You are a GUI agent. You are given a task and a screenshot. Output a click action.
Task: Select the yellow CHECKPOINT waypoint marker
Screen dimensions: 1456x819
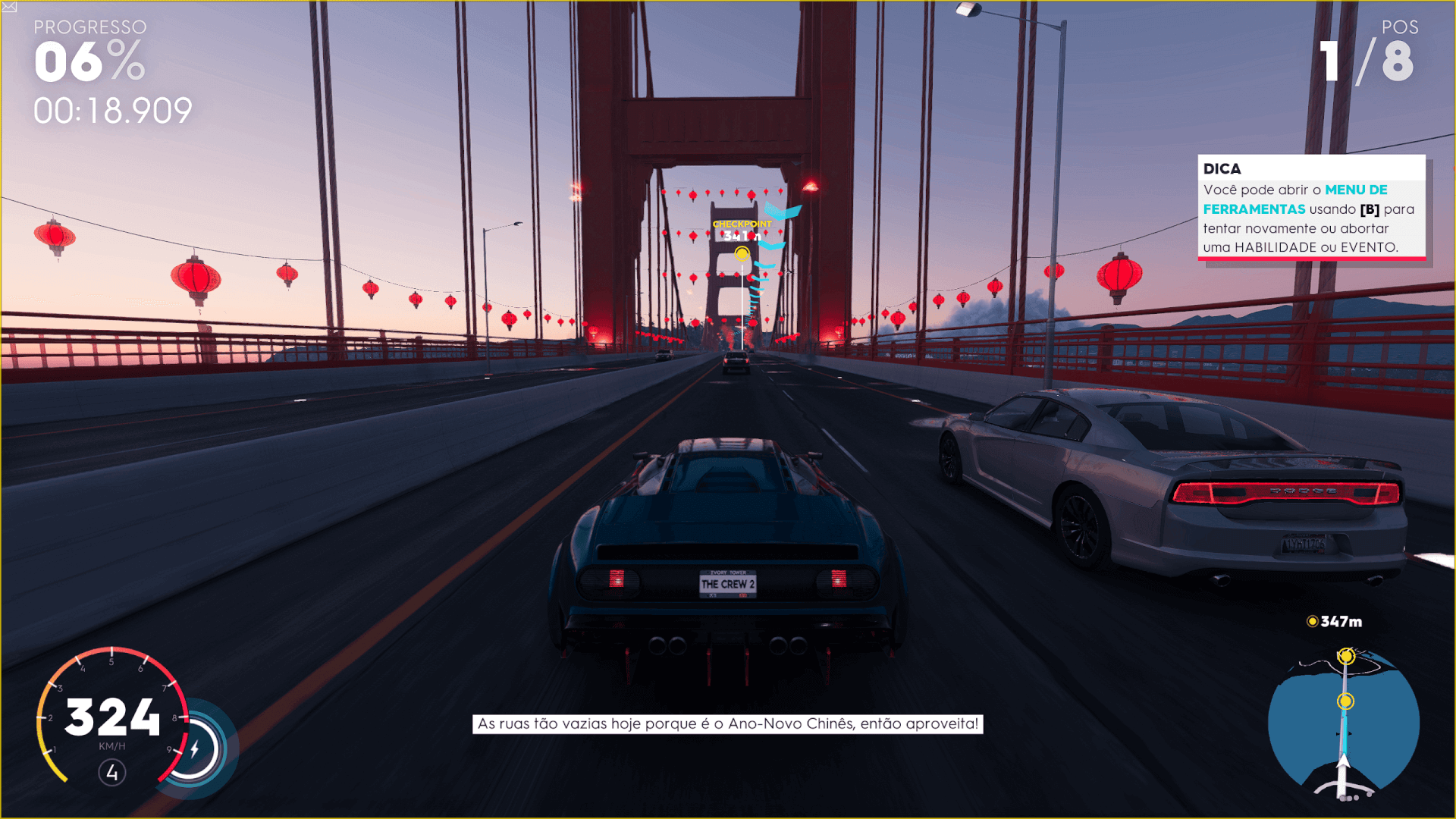[742, 253]
